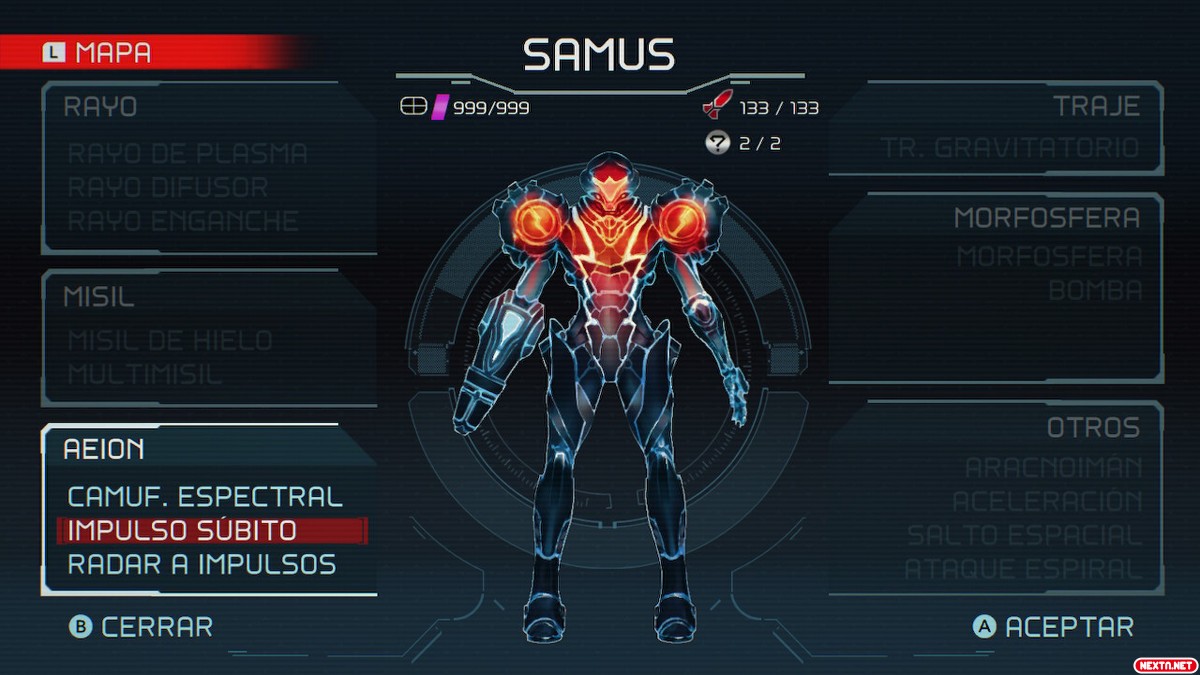Close the menu with Cerrar
This screenshot has width=1200, height=675.
pyautogui.click(x=141, y=627)
